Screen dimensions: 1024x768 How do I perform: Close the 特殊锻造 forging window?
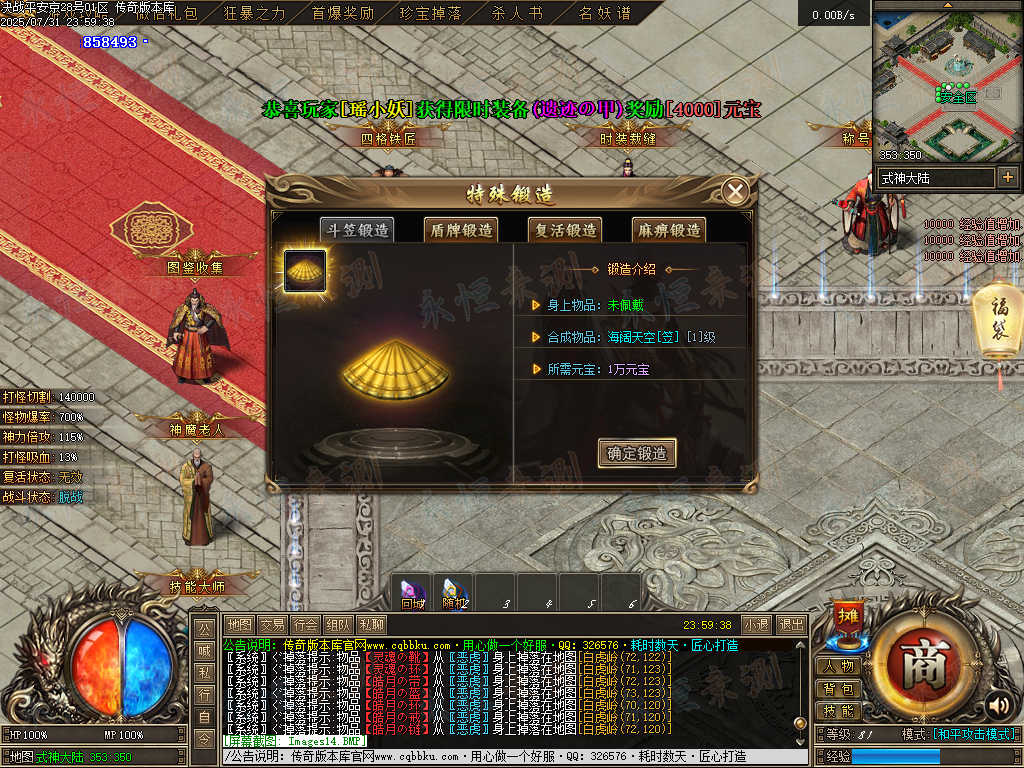(736, 192)
